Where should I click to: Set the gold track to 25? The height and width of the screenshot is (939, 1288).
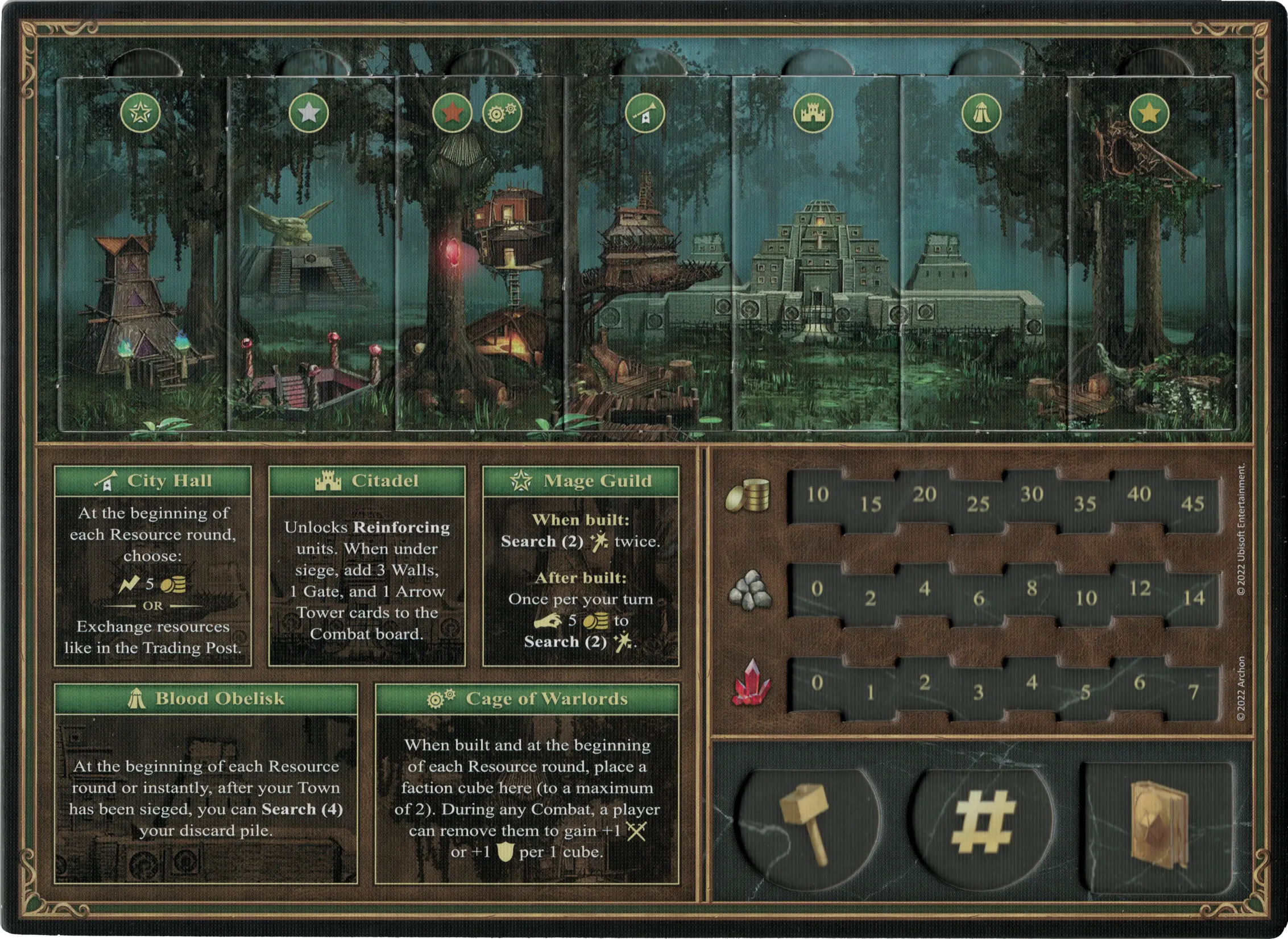pyautogui.click(x=978, y=504)
